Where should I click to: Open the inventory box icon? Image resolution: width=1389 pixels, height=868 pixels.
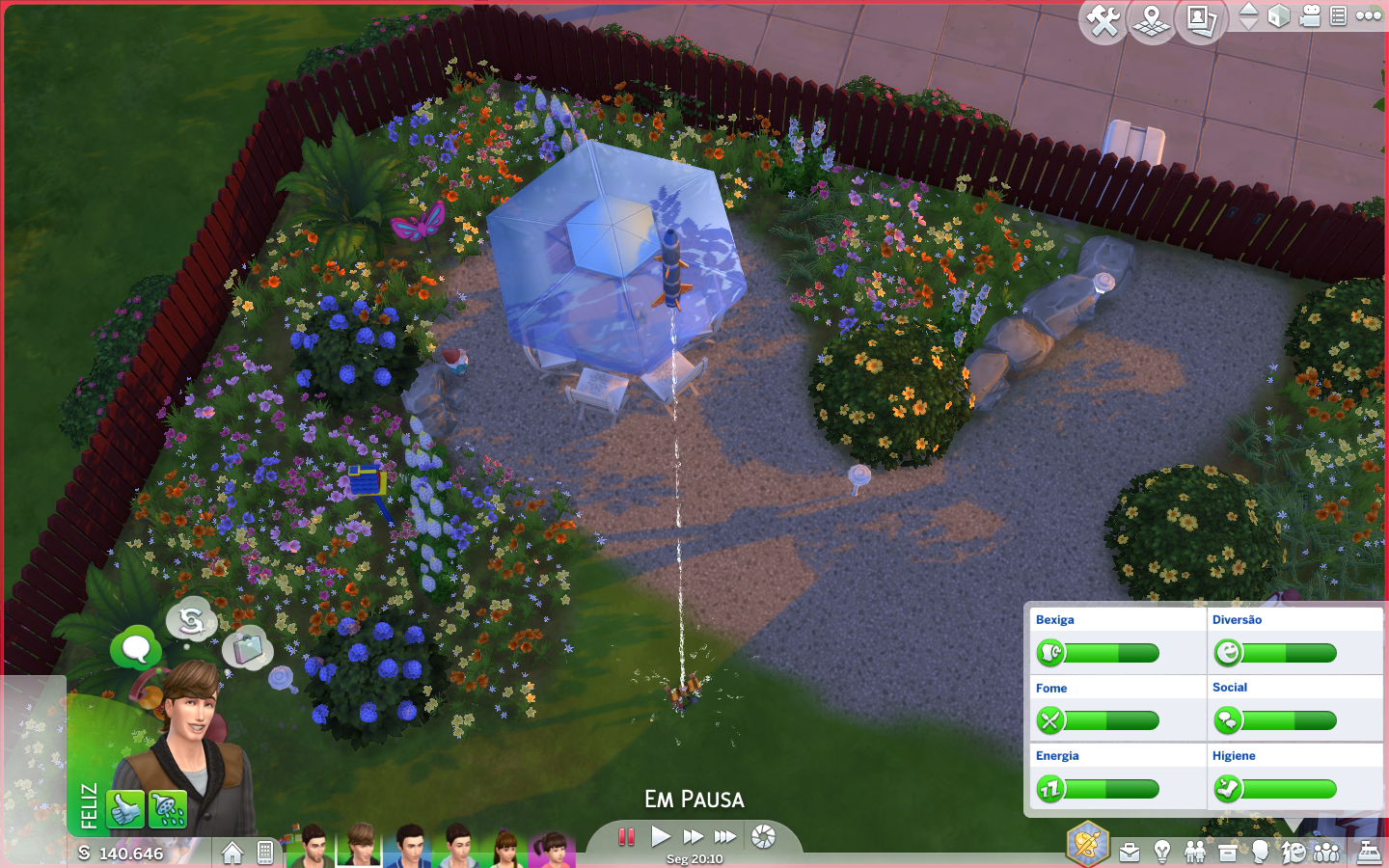click(1228, 853)
